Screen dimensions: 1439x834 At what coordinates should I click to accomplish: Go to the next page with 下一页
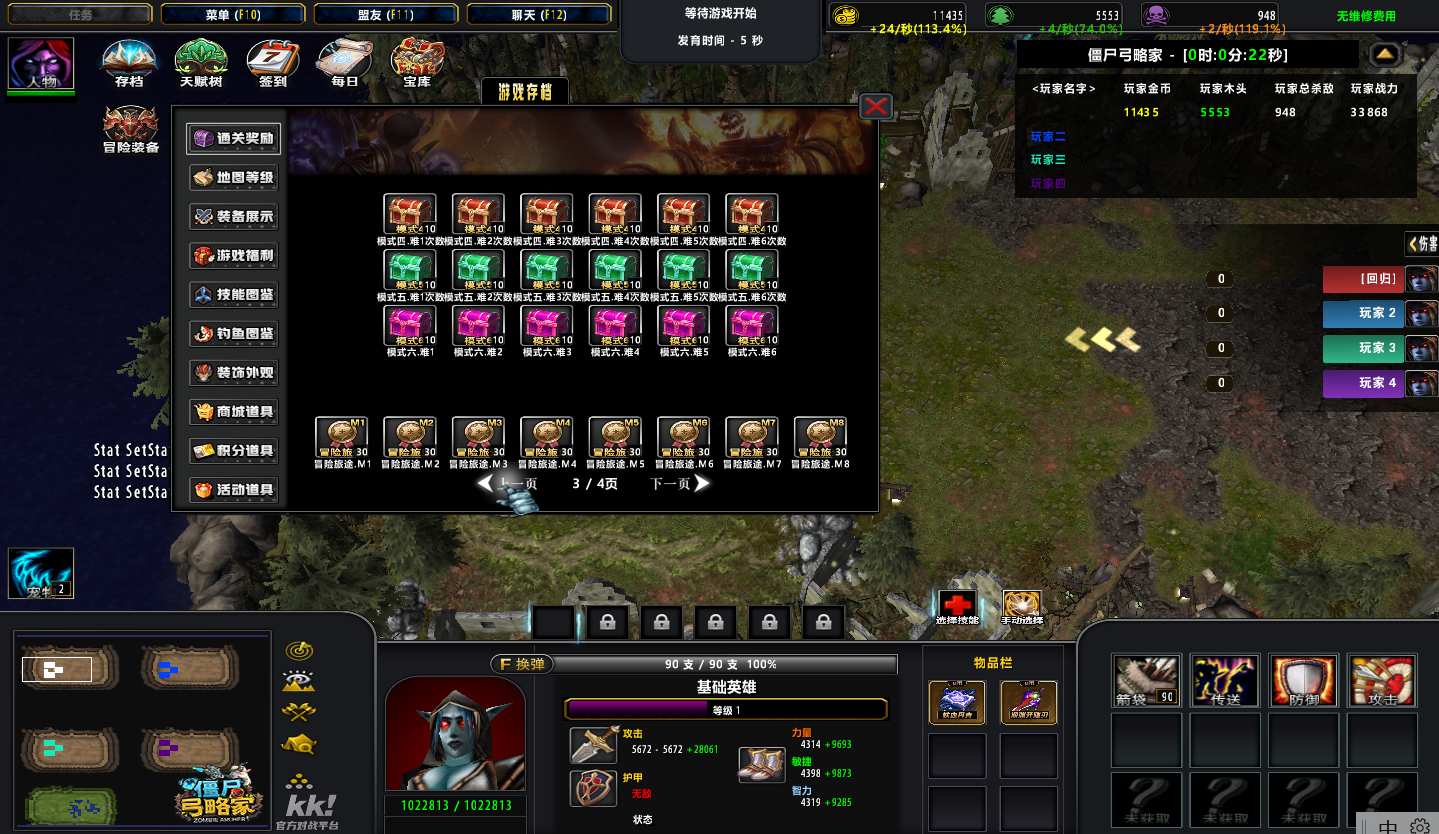[679, 484]
